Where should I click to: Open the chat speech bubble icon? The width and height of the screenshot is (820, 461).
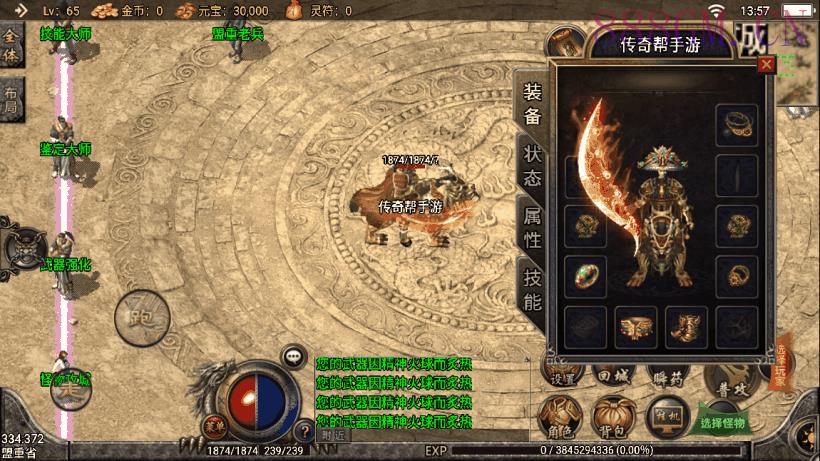click(293, 355)
